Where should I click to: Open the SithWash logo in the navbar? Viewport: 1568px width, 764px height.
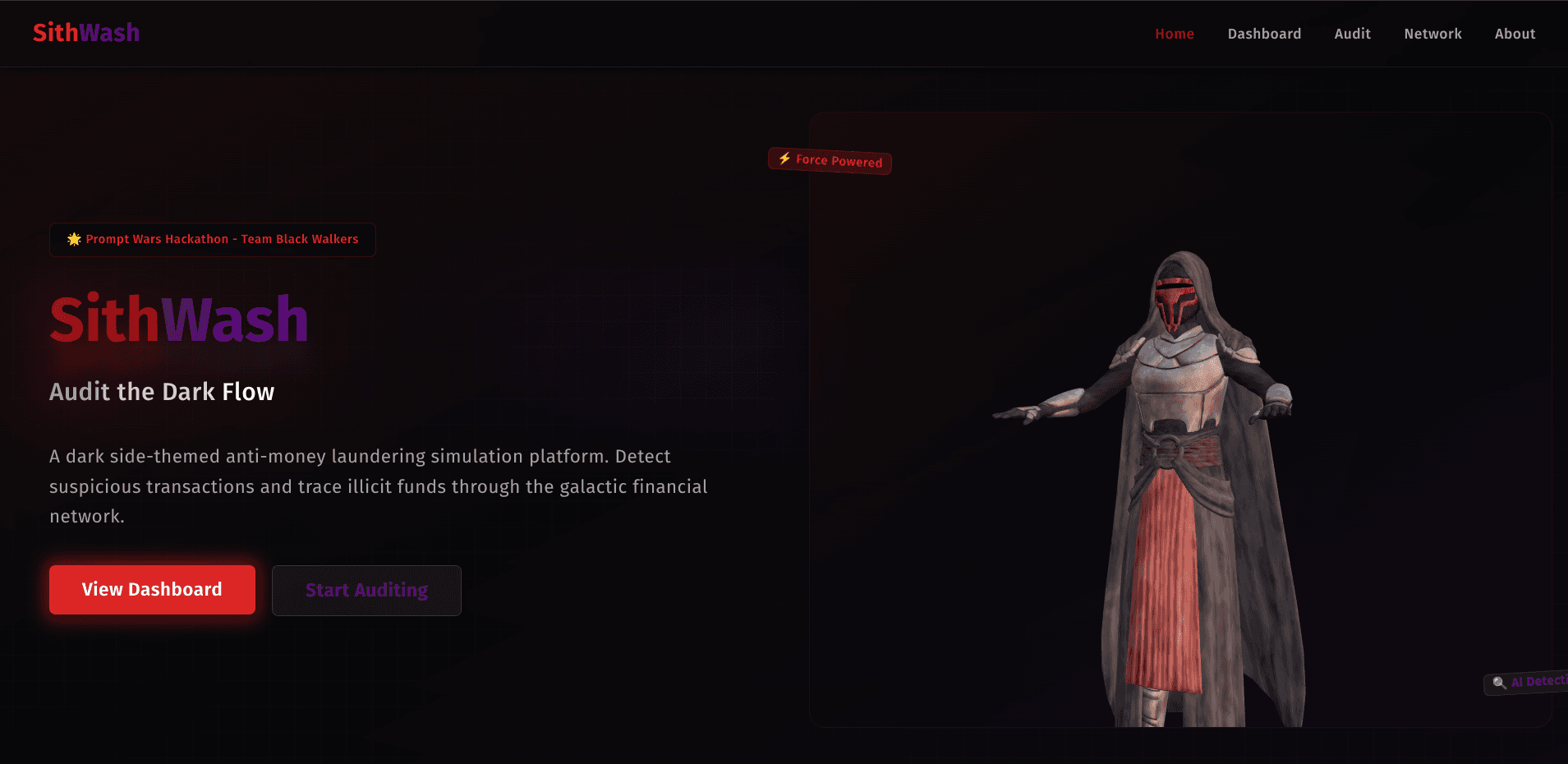click(86, 33)
